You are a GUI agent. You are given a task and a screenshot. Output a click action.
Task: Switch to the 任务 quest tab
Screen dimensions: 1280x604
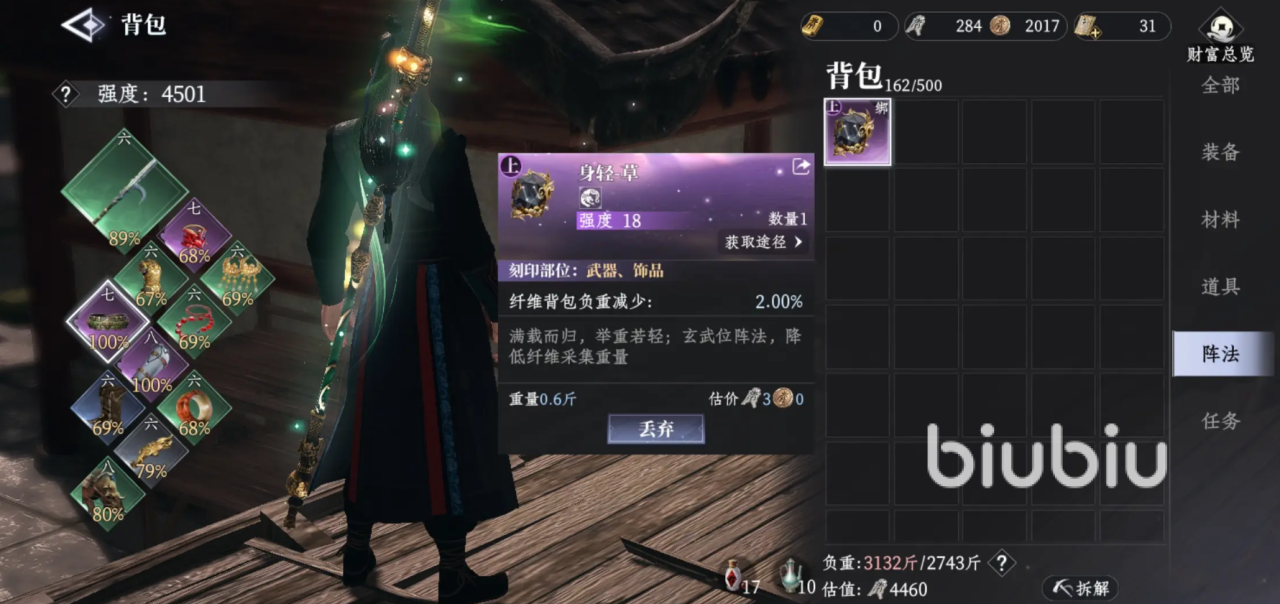pyautogui.click(x=1220, y=421)
